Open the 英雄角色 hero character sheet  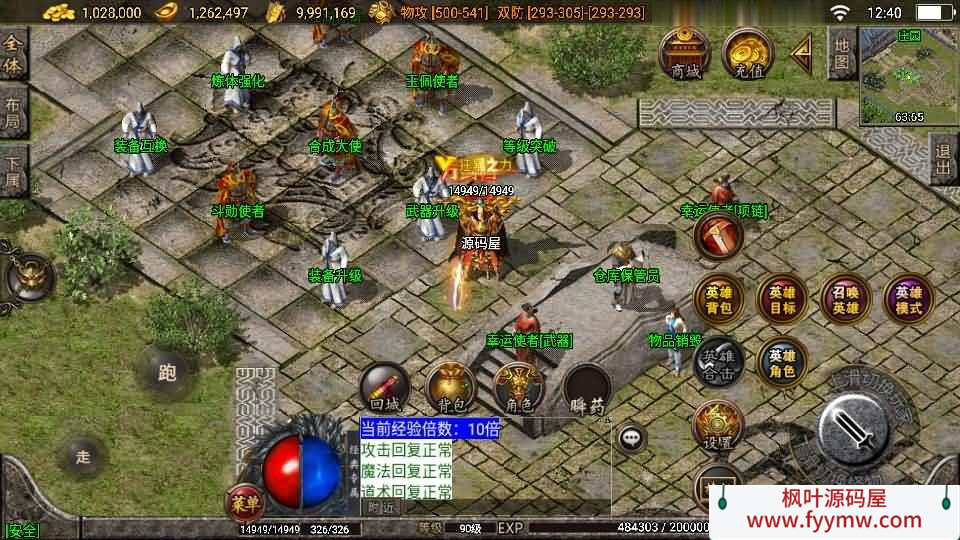[x=782, y=362]
